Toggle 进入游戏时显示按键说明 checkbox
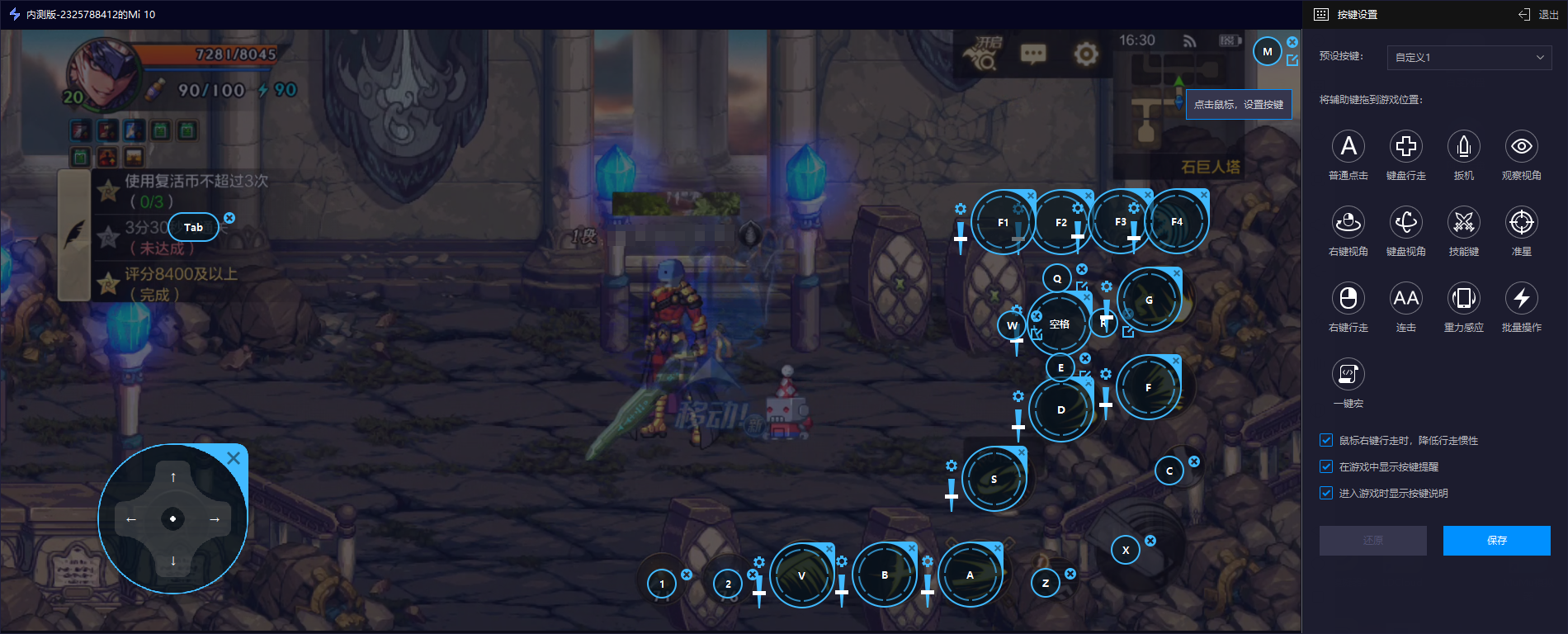The image size is (1568, 634). coord(1326,494)
